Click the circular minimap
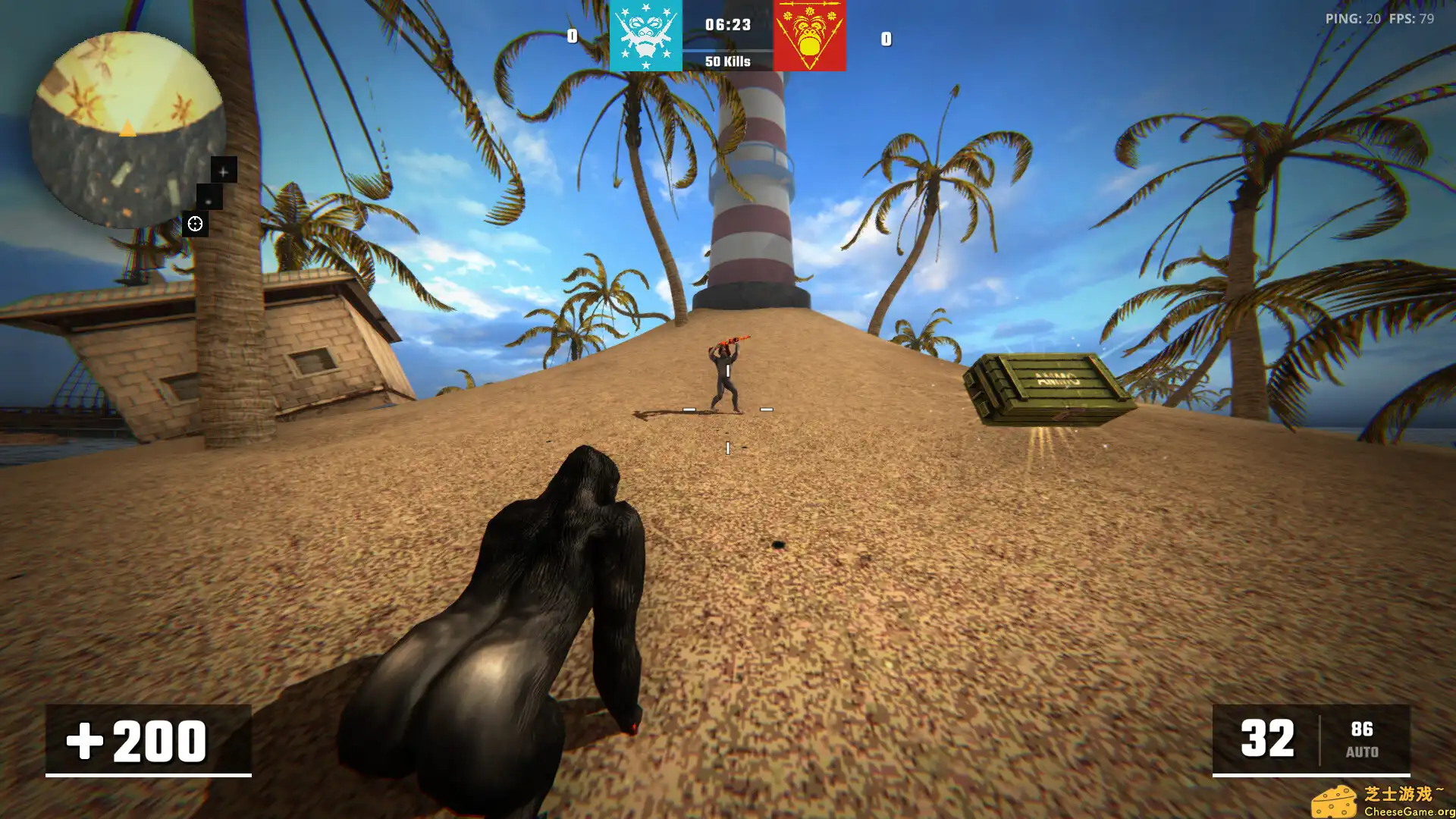Screen dimensions: 1456x819 127,129
